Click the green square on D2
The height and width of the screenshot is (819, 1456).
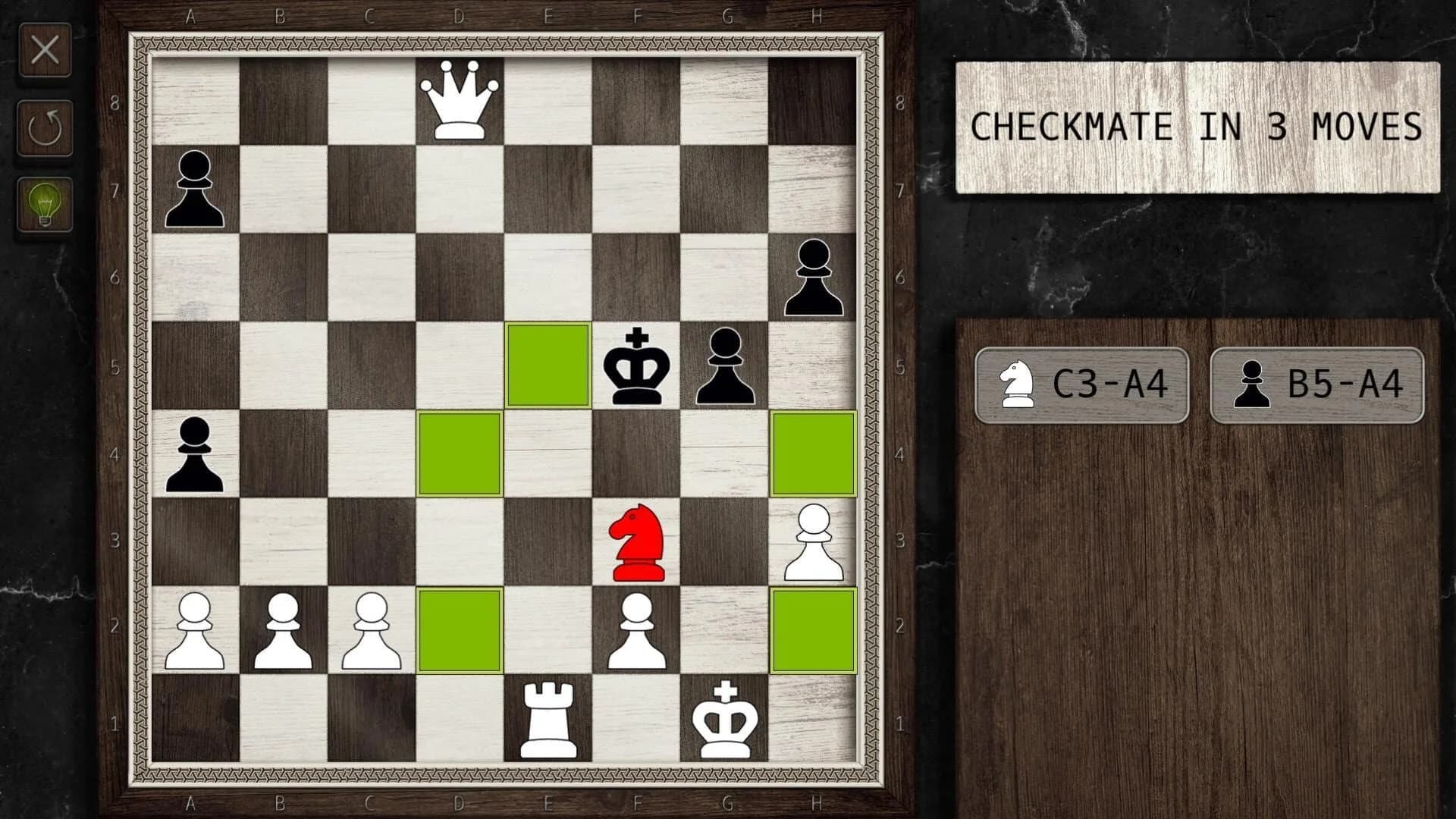click(x=459, y=631)
